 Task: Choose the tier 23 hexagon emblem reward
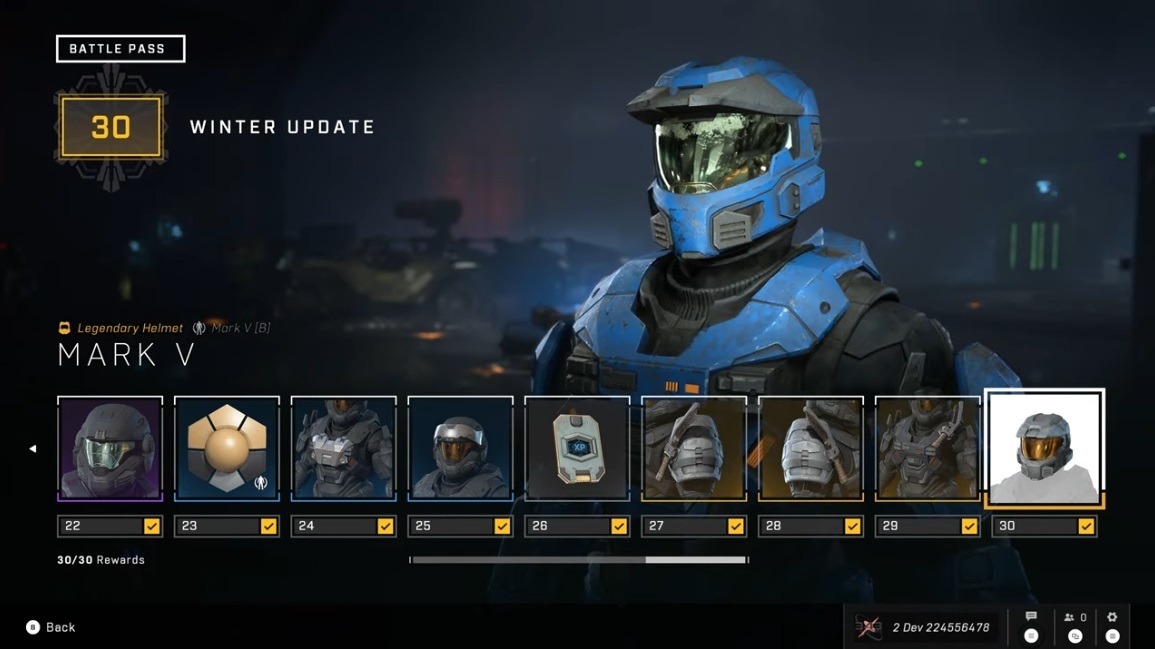227,447
